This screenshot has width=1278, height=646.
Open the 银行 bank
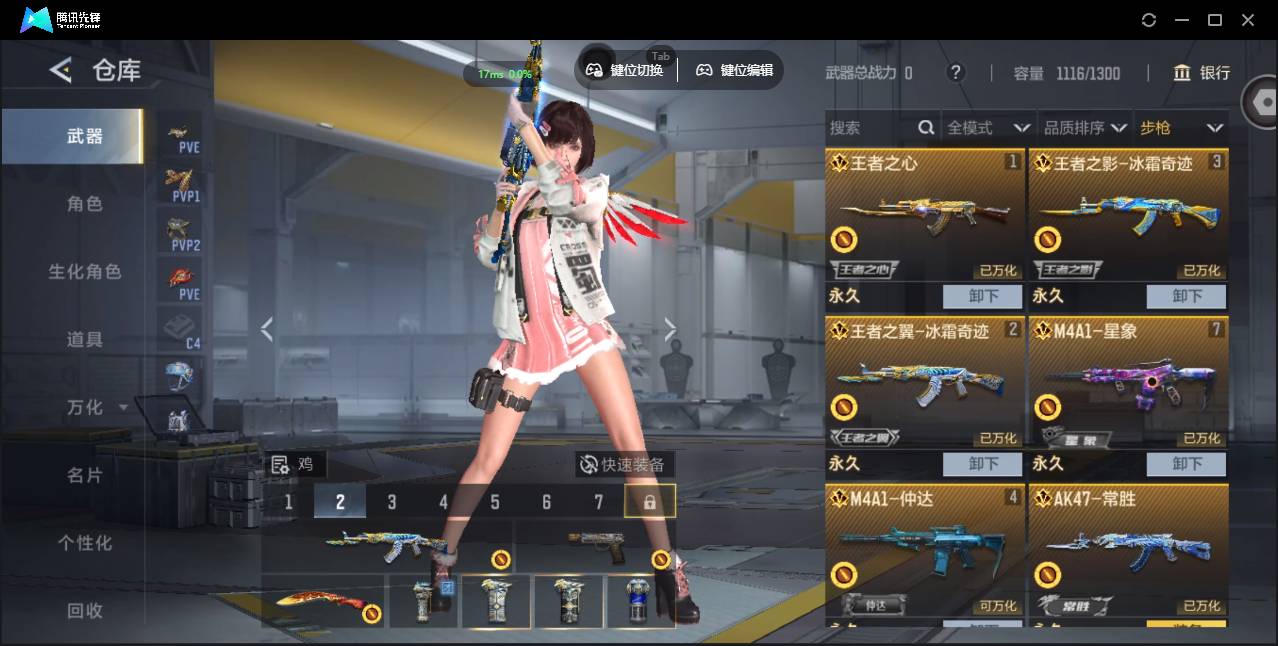click(1202, 73)
